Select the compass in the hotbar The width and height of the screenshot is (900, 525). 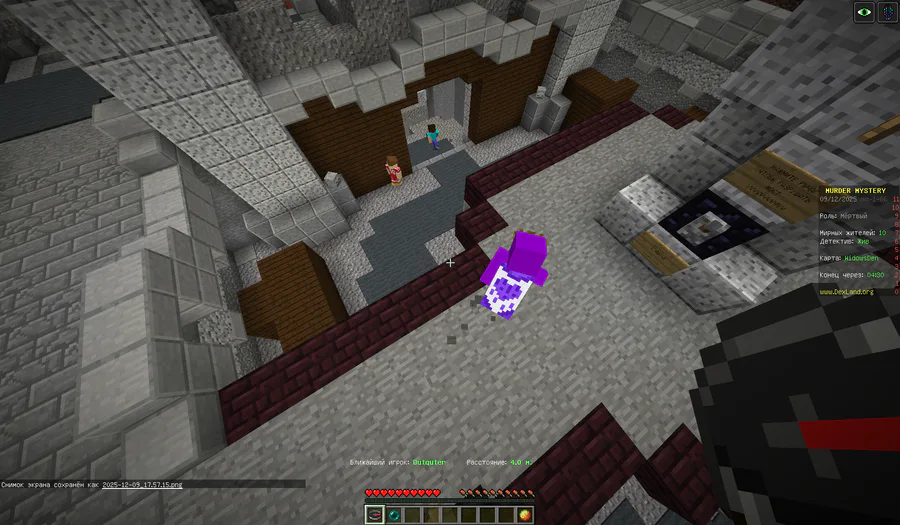[374, 515]
